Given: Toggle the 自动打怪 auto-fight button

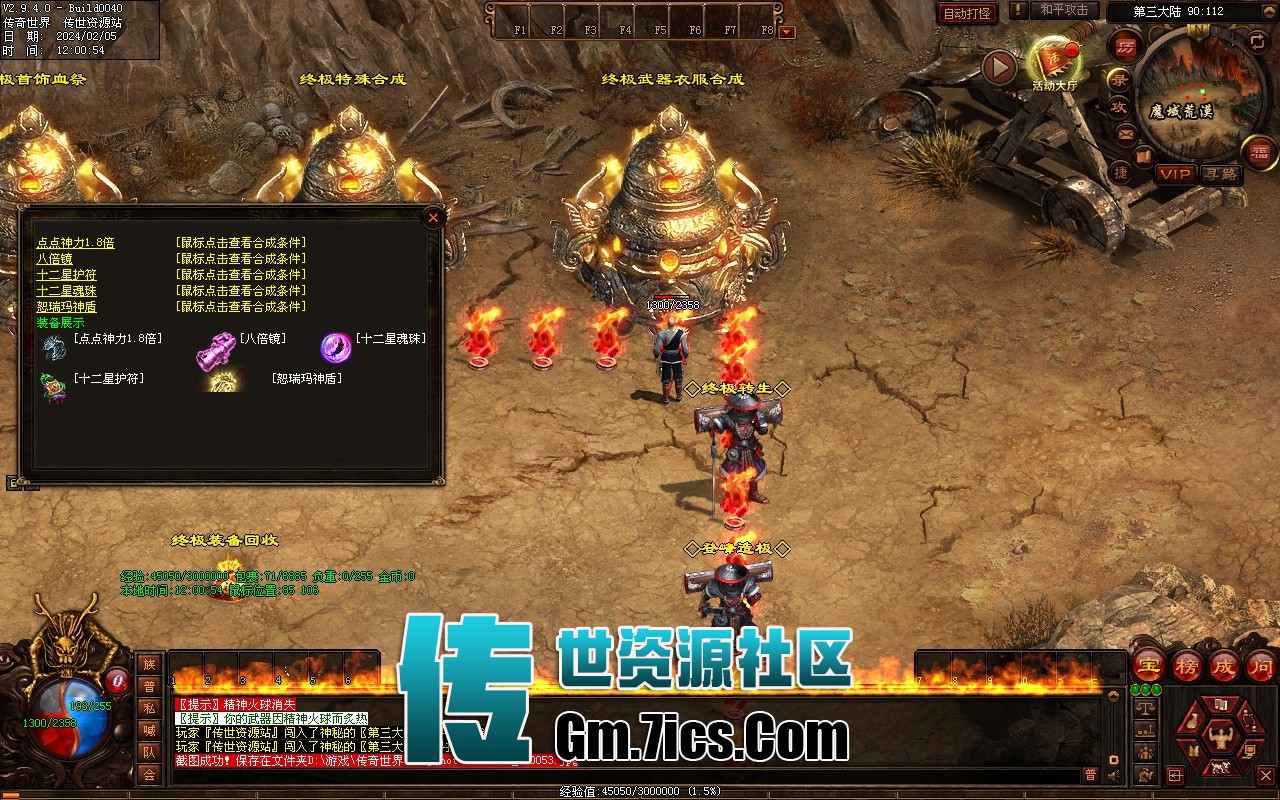Looking at the screenshot, I should pyautogui.click(x=967, y=13).
